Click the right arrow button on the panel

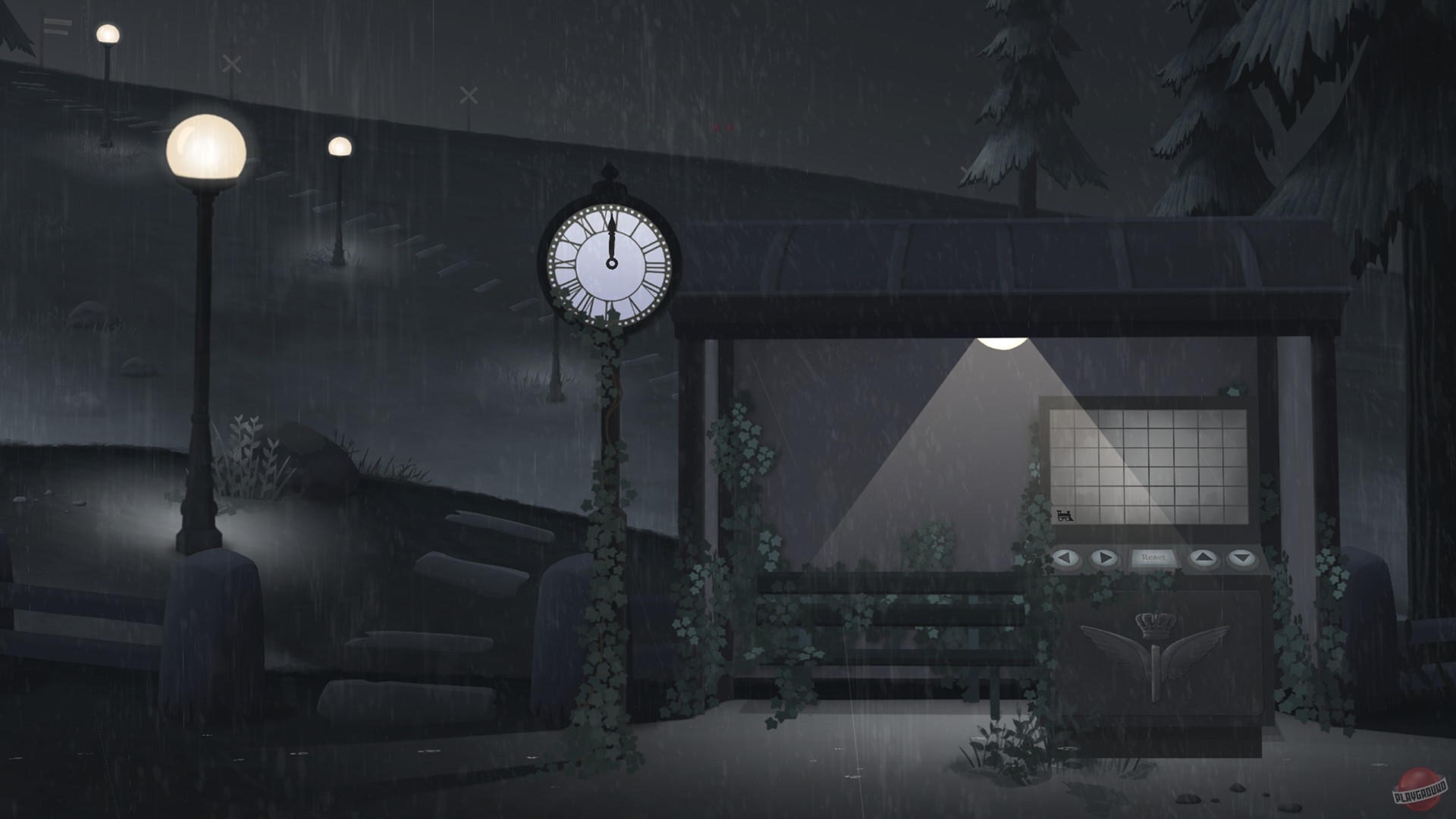(x=1104, y=558)
